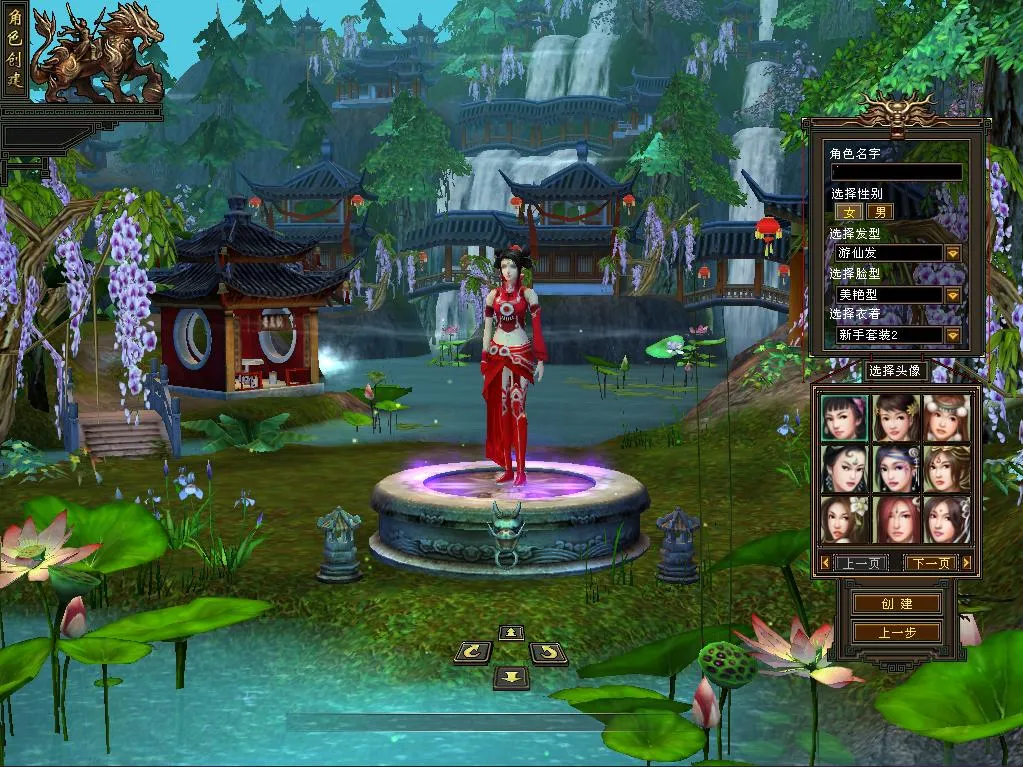Image resolution: width=1023 pixels, height=767 pixels.
Task: Click the Create (创建) button
Action: pyautogui.click(x=896, y=604)
